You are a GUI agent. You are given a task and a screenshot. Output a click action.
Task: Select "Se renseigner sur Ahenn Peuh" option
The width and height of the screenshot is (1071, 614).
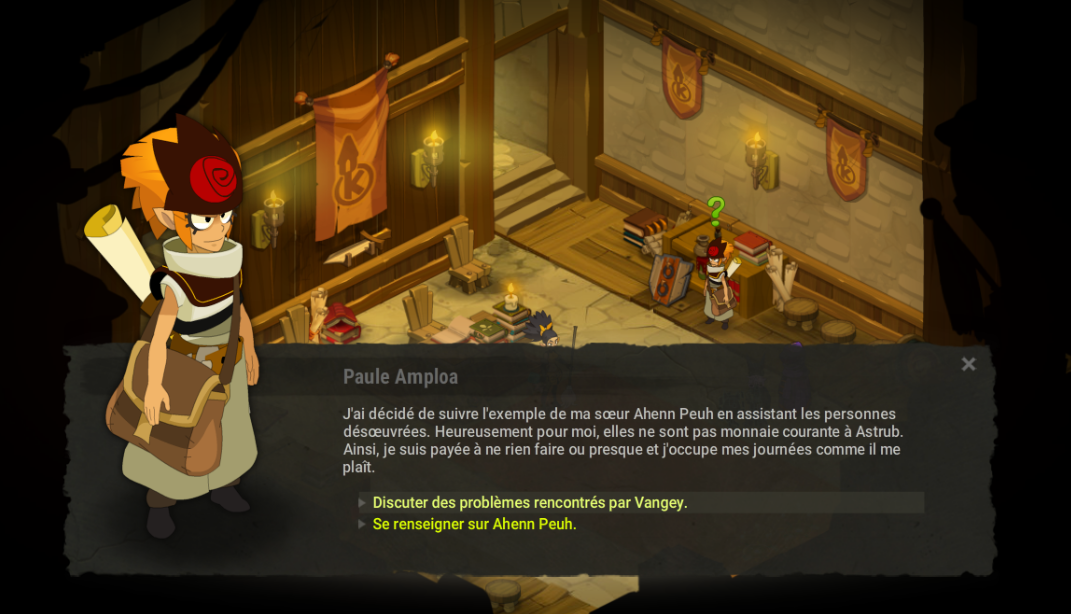[475, 524]
